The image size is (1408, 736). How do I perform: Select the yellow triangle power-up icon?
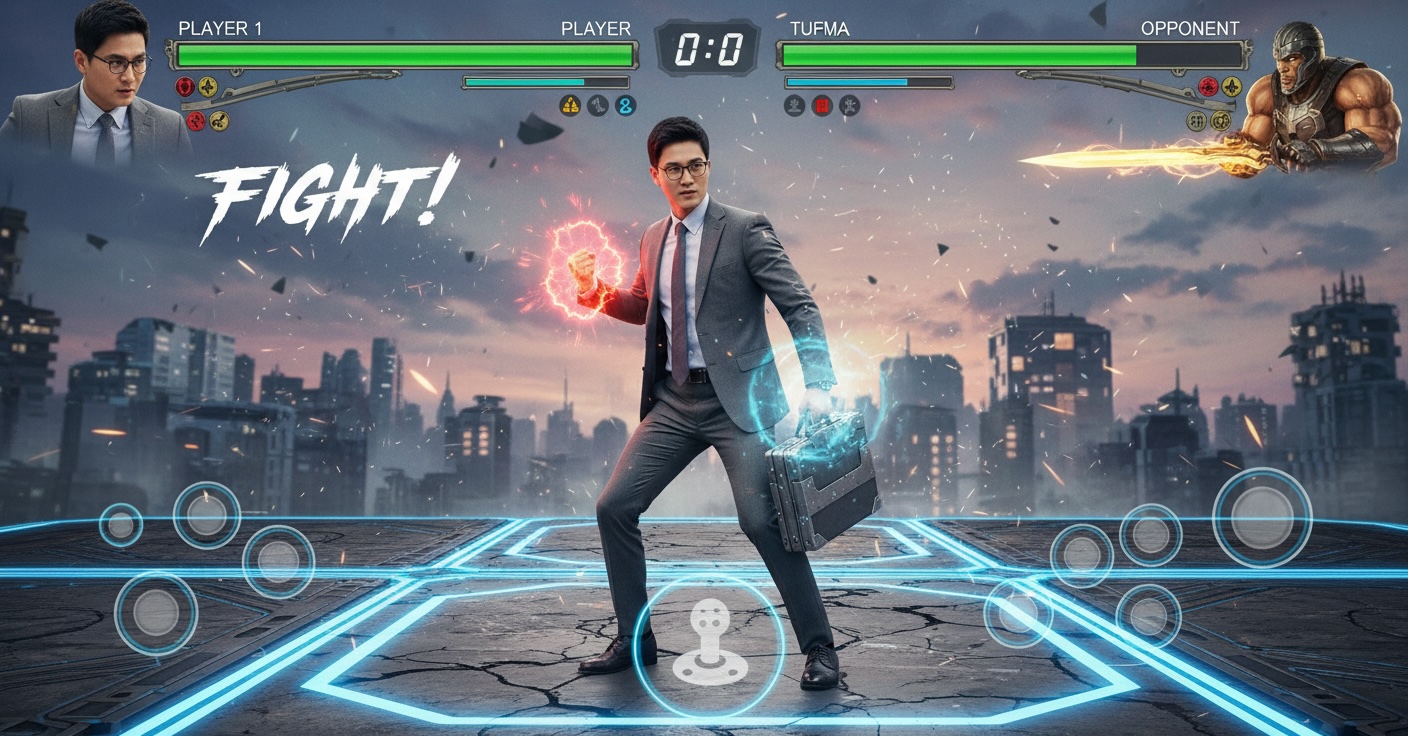(570, 105)
